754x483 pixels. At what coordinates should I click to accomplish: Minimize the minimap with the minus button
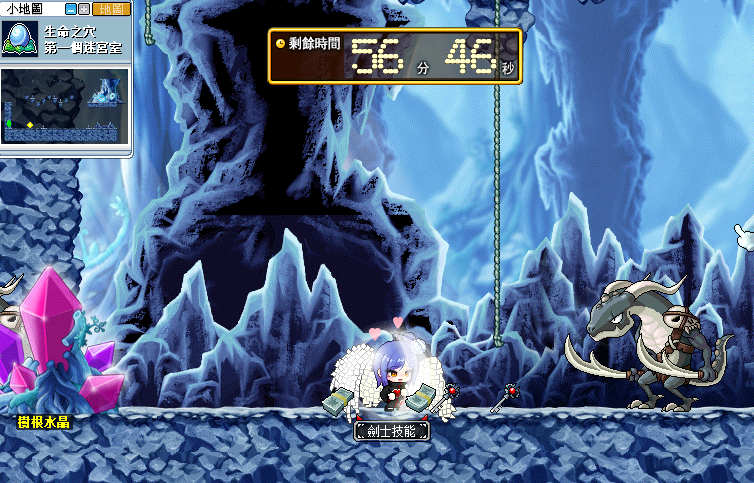tap(70, 8)
